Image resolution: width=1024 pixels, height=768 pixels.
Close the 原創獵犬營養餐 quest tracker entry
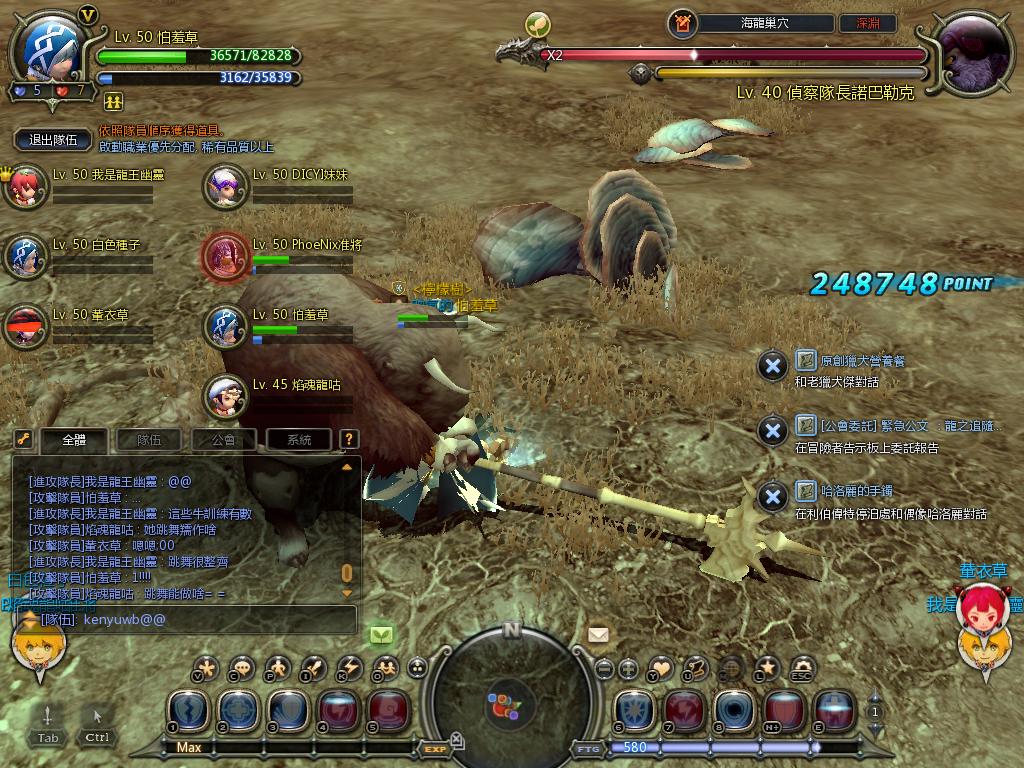772,366
